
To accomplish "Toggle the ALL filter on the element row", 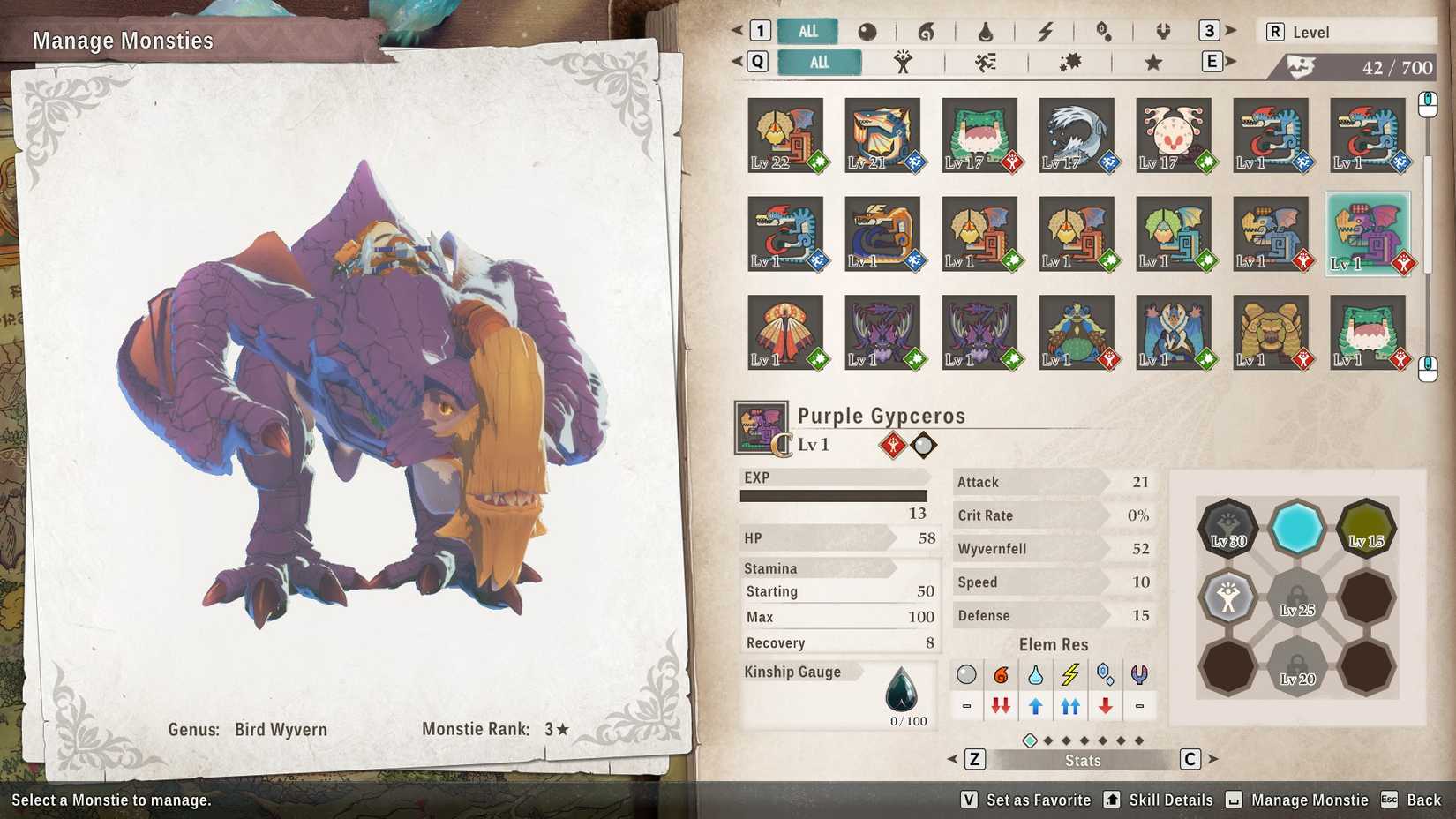I will 806,31.
